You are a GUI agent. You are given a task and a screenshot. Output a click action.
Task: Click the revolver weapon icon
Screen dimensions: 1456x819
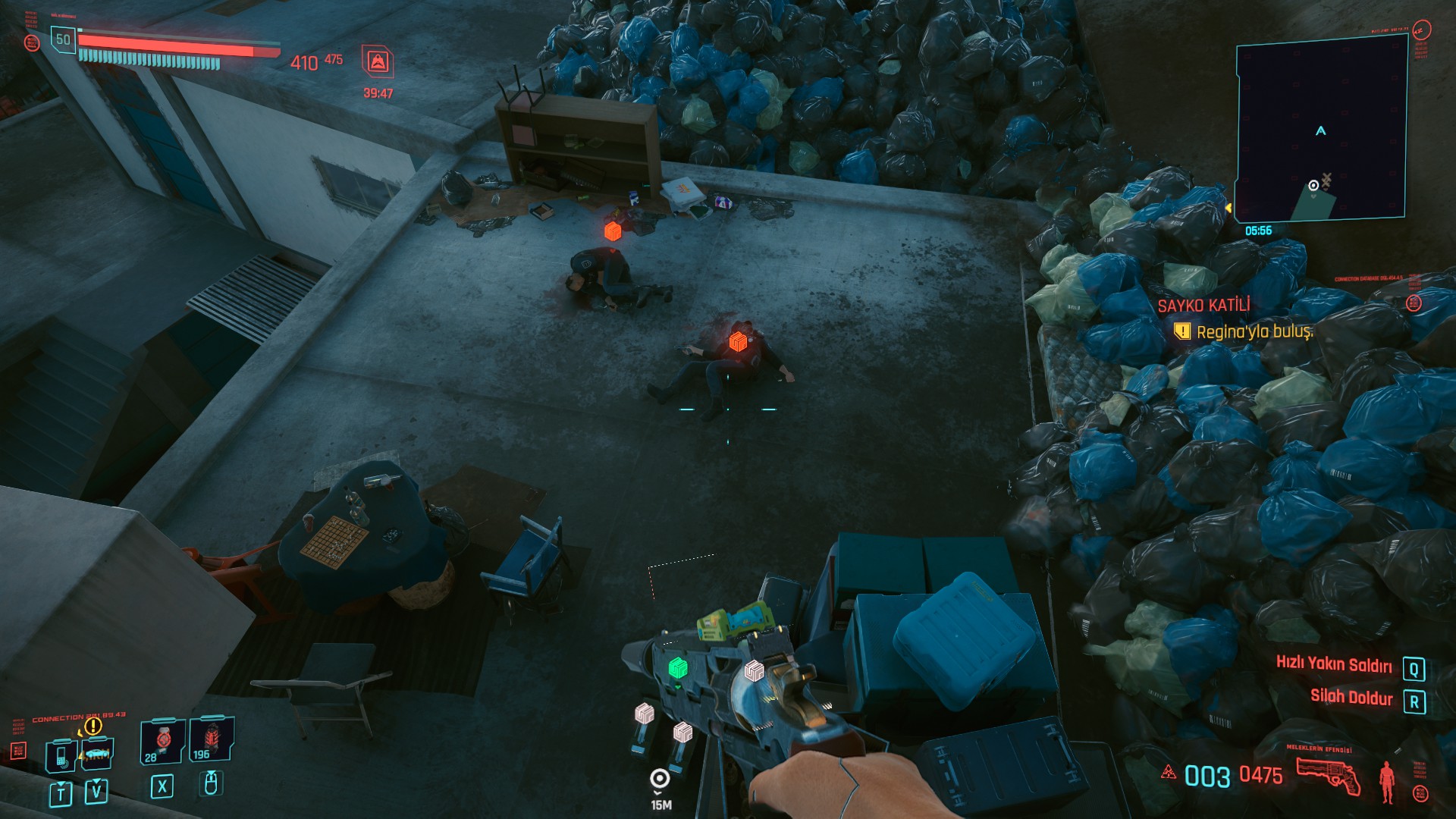1328,776
